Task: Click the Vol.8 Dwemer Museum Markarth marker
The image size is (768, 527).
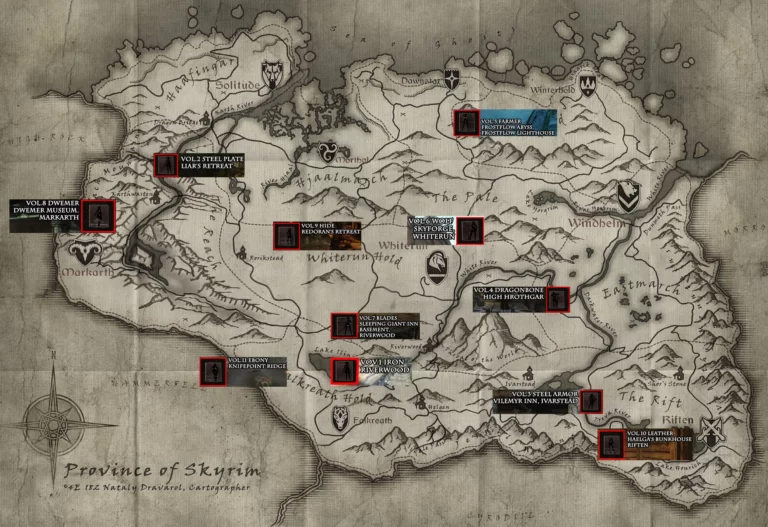Action: (x=98, y=215)
